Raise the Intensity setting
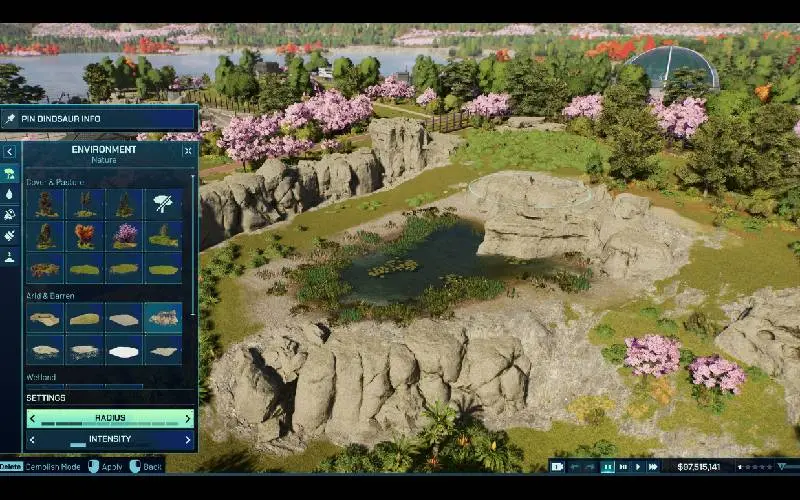 coord(187,439)
